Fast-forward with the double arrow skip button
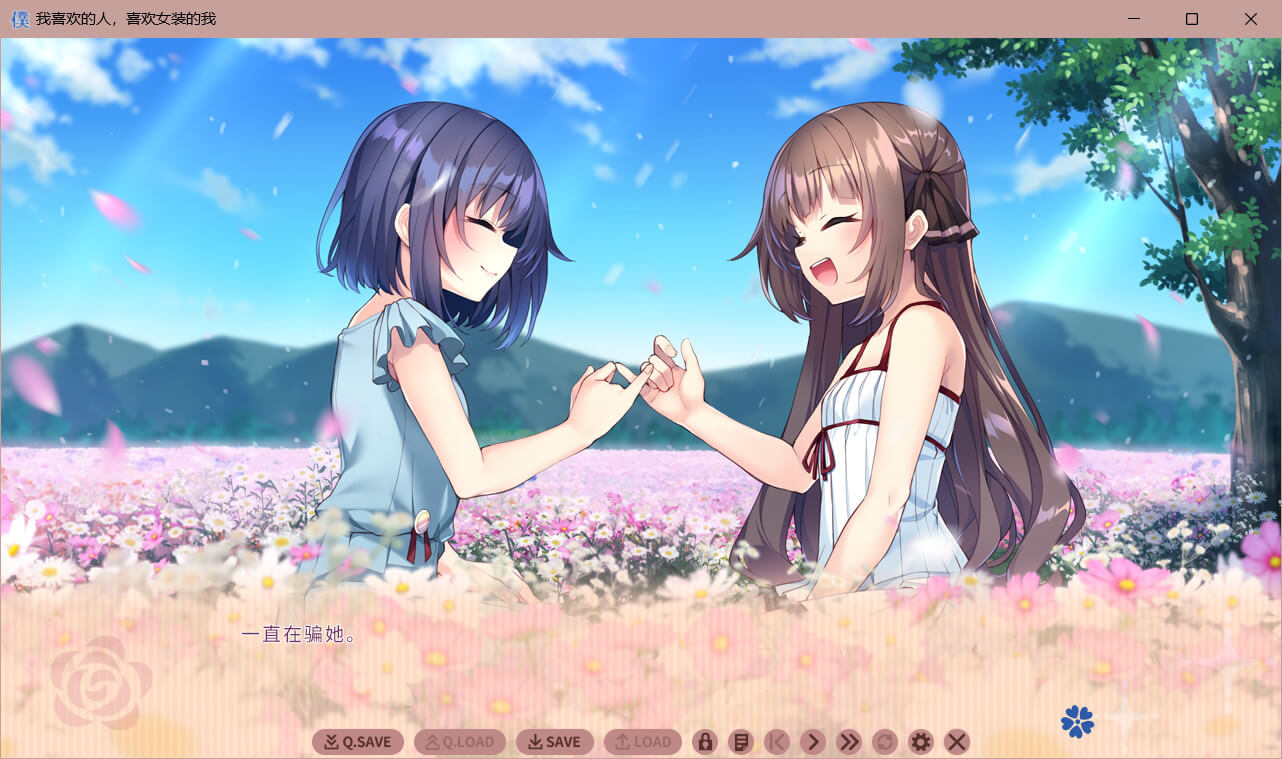Image resolution: width=1282 pixels, height=759 pixels. (849, 742)
